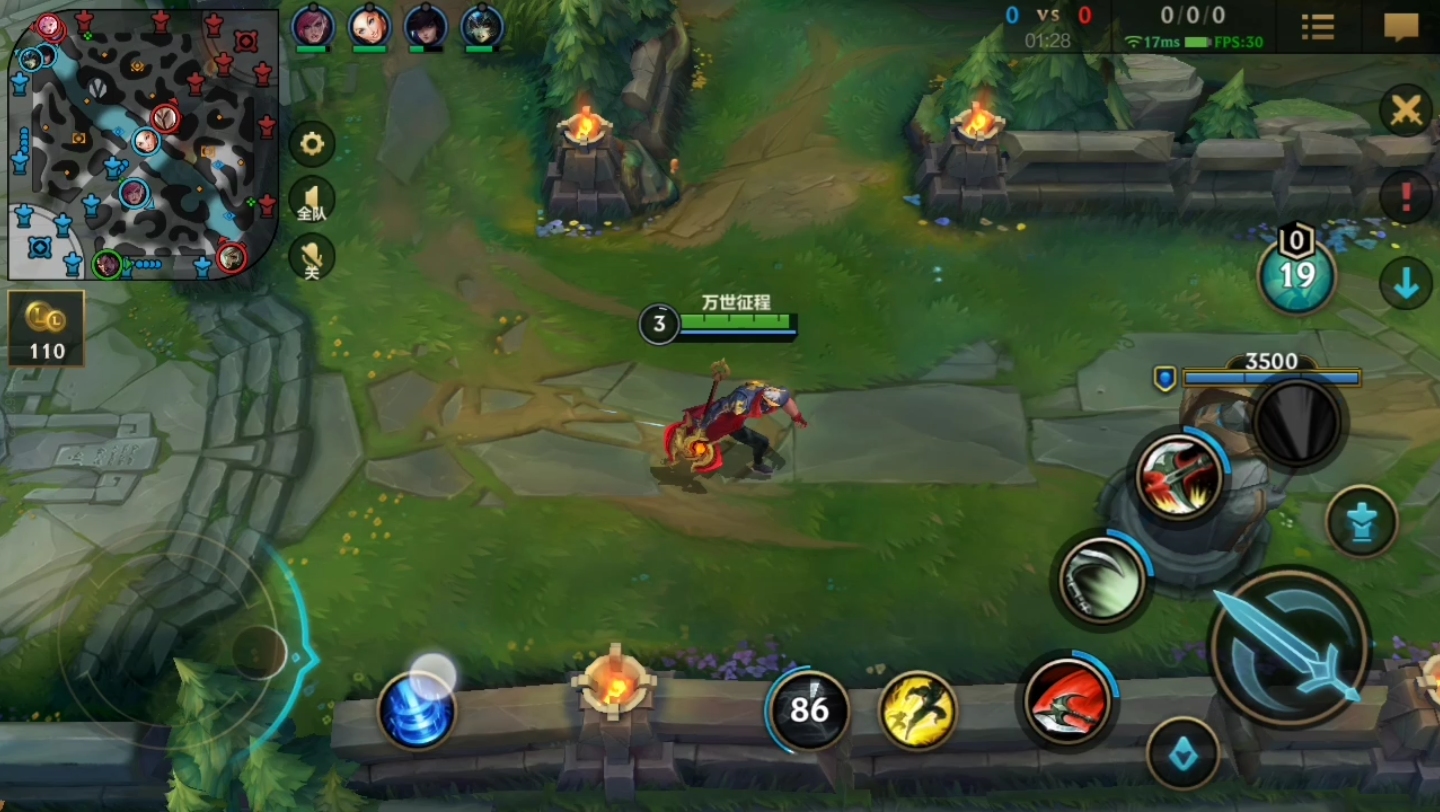Toggle the team voice speaker
Viewport: 1440px width, 812px height.
click(x=312, y=200)
